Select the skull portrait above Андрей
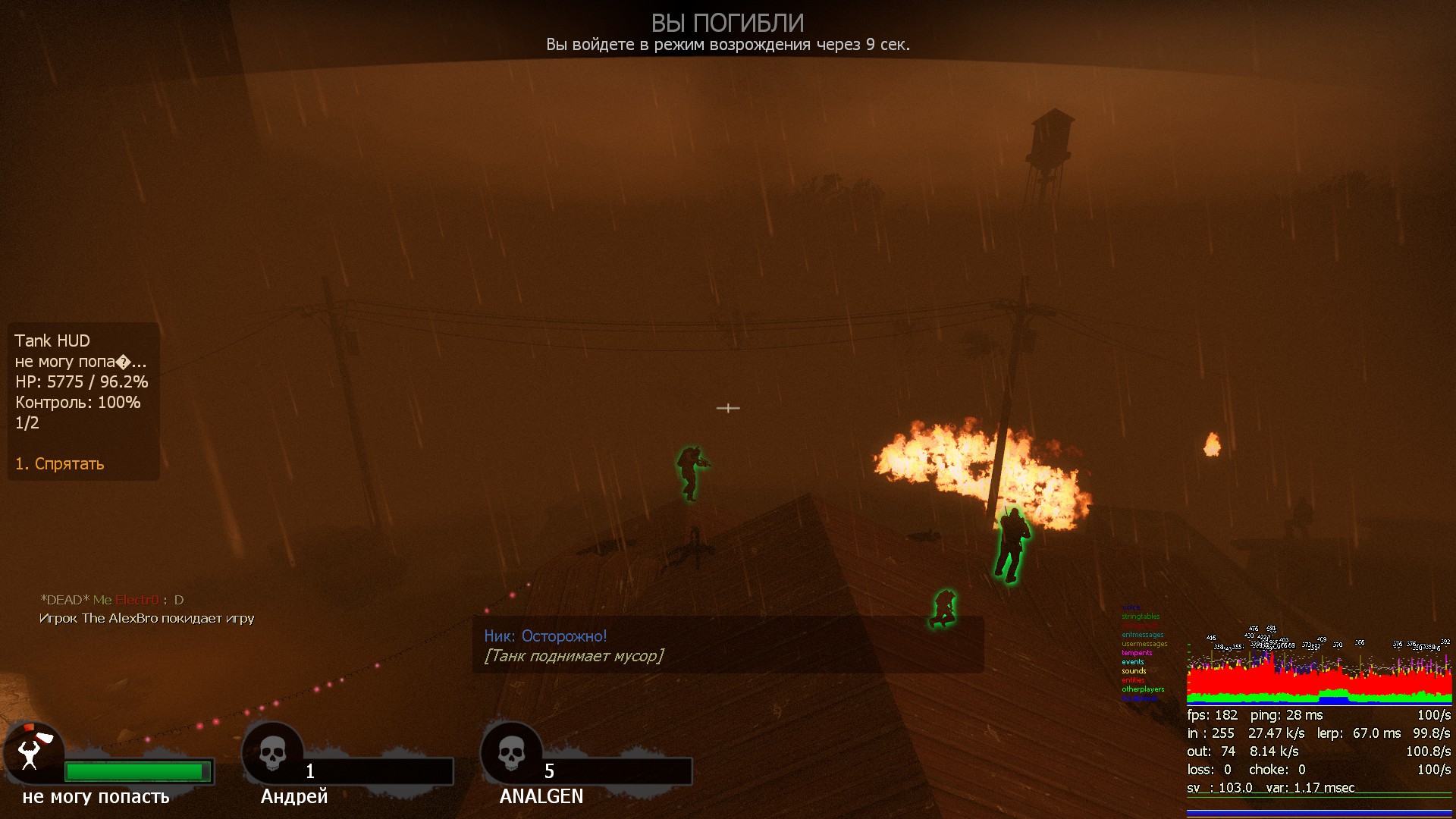 point(272,753)
